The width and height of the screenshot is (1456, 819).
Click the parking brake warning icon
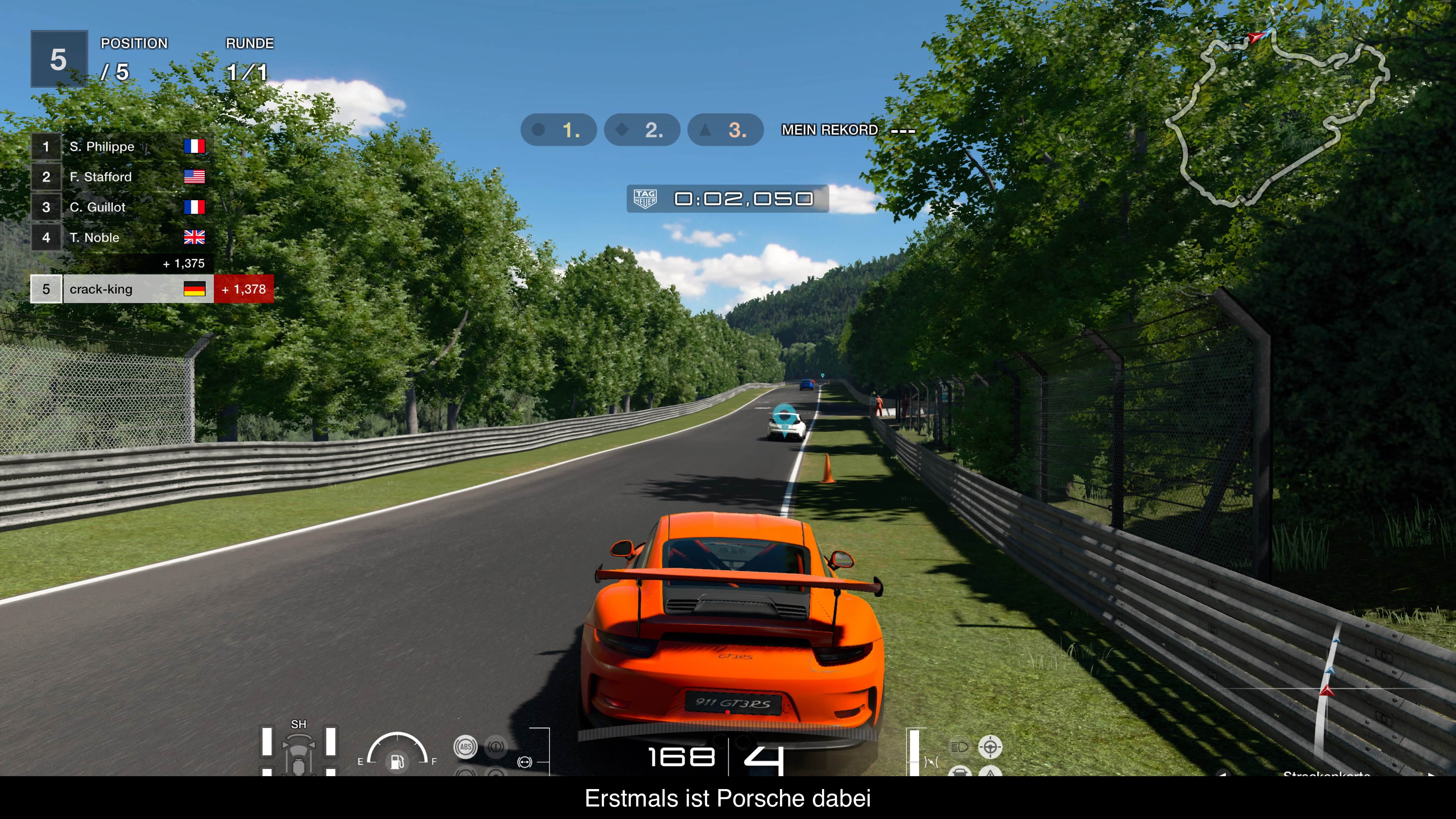point(496,747)
